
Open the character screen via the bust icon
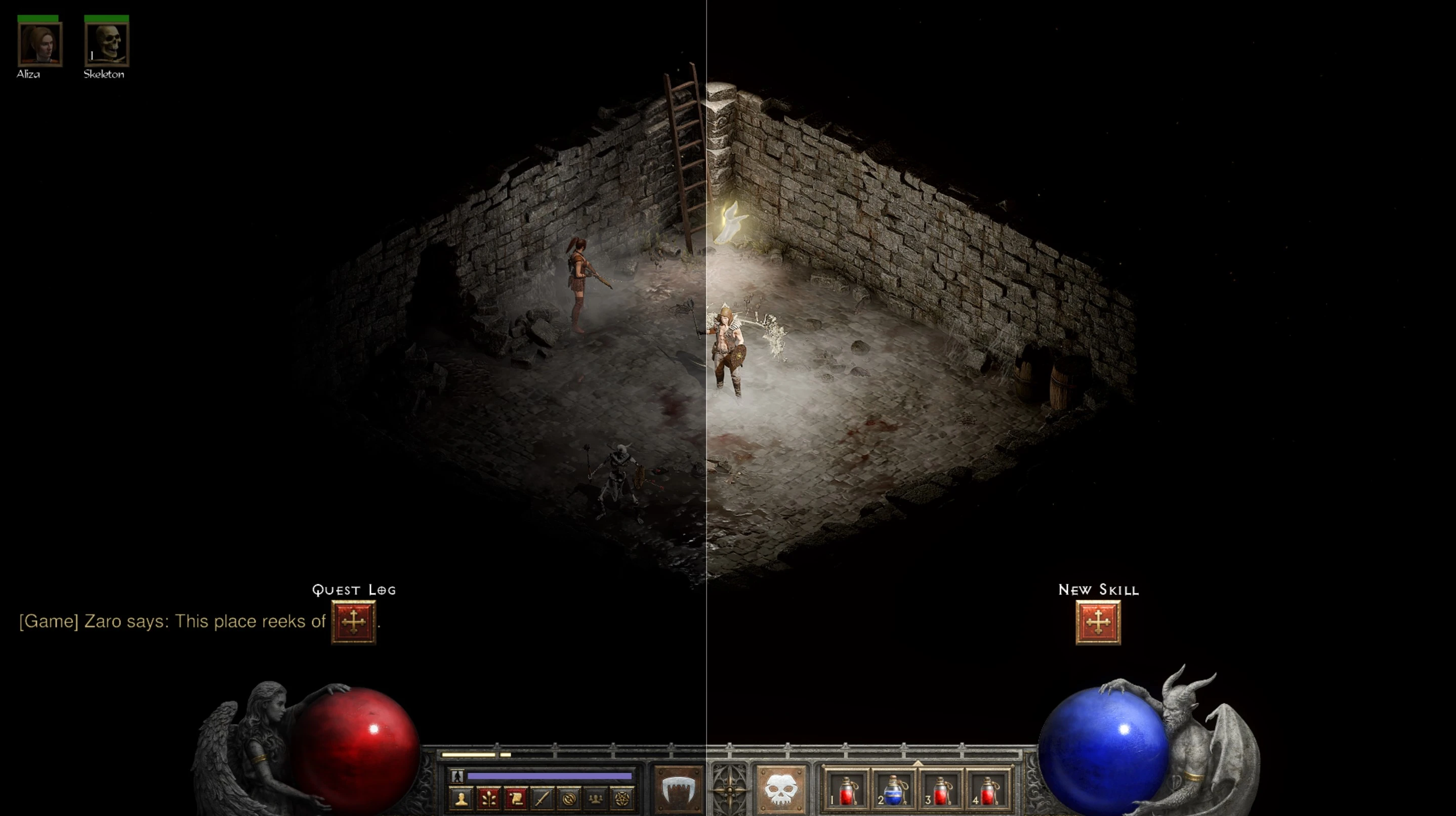coord(462,800)
